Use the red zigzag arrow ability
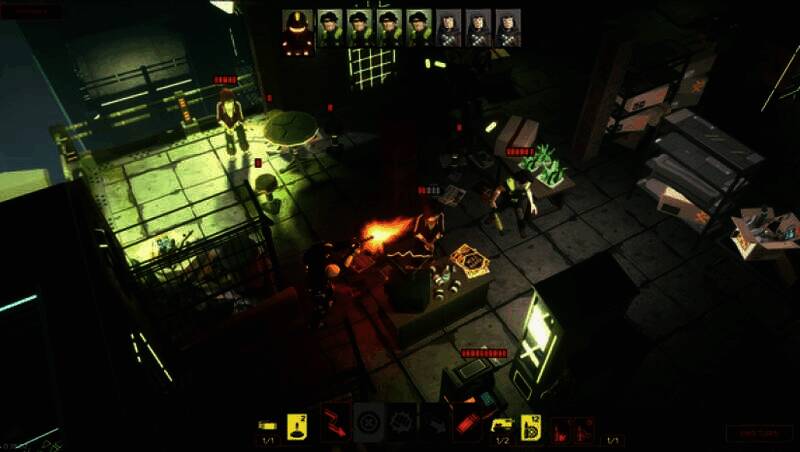Screen dimensions: 800x452 pos(335,423)
